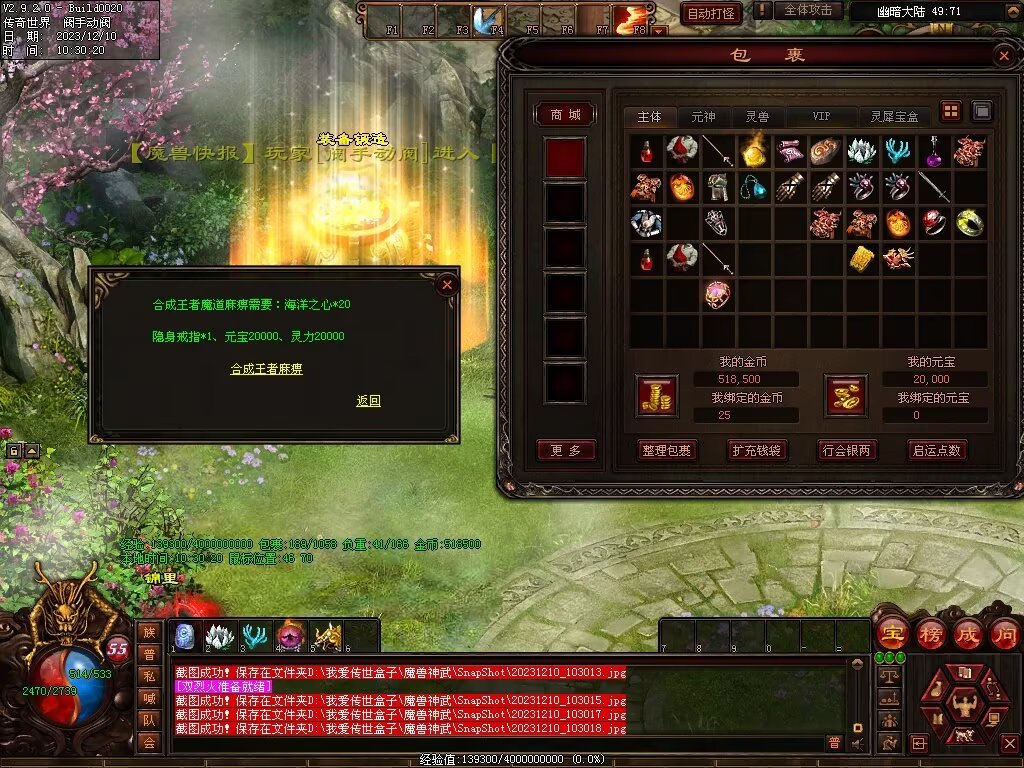1024x768 pixels.
Task: Open the 宝 treasure menu button
Action: [891, 634]
